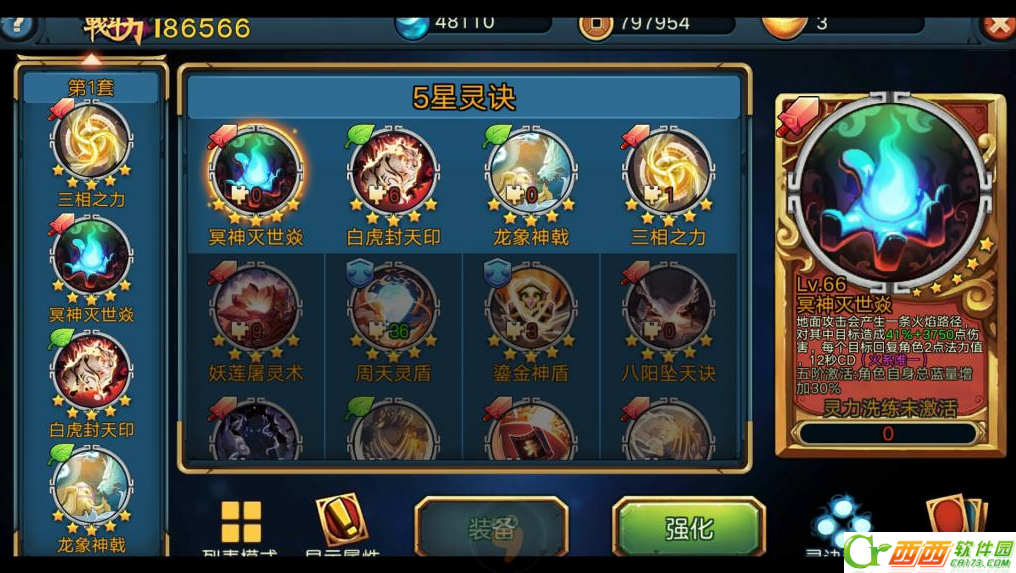The image size is (1016, 573).
Task: Toggle the 列表模式 list mode grid icon
Action: 241,523
